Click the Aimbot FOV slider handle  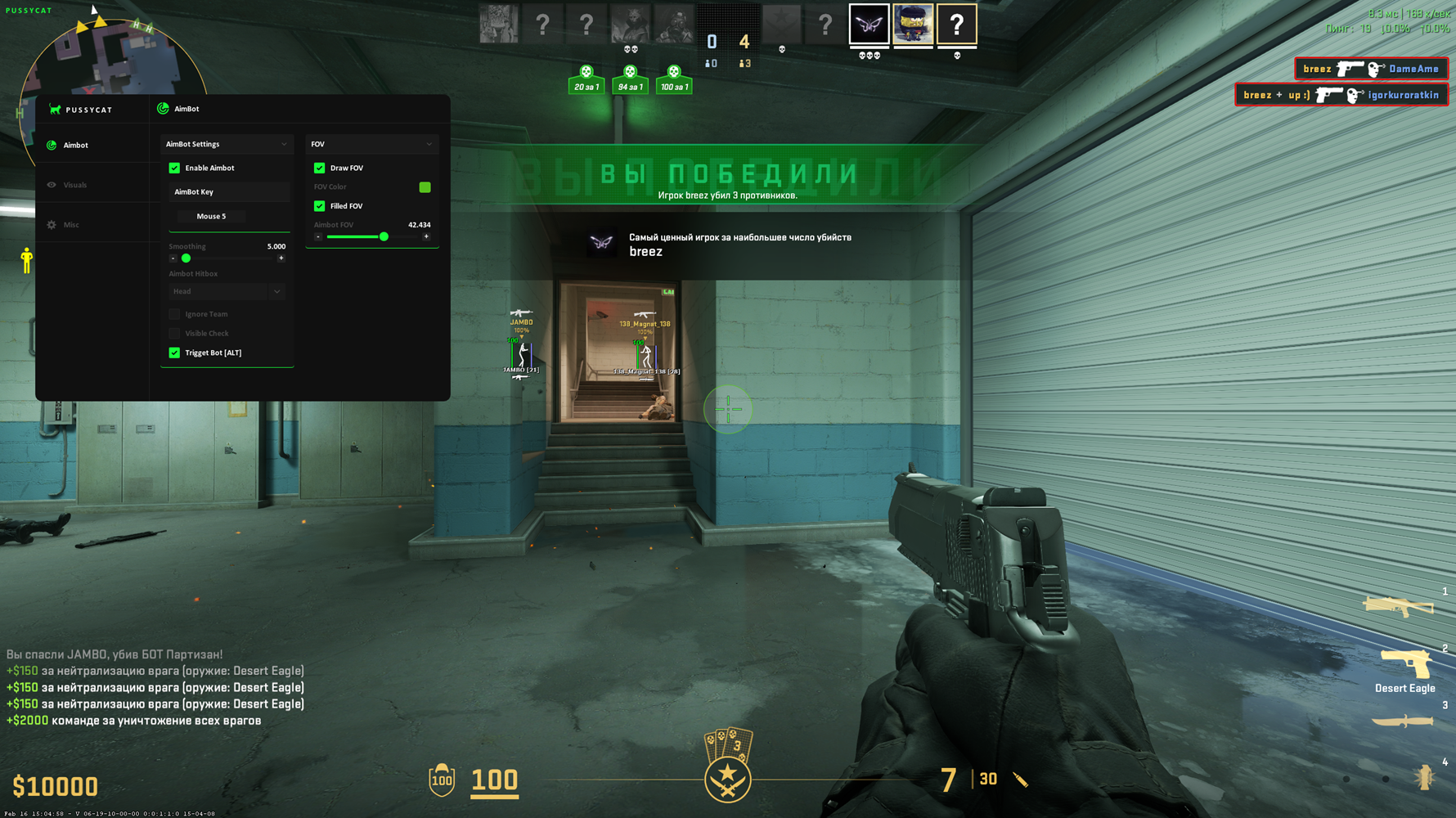coord(384,236)
